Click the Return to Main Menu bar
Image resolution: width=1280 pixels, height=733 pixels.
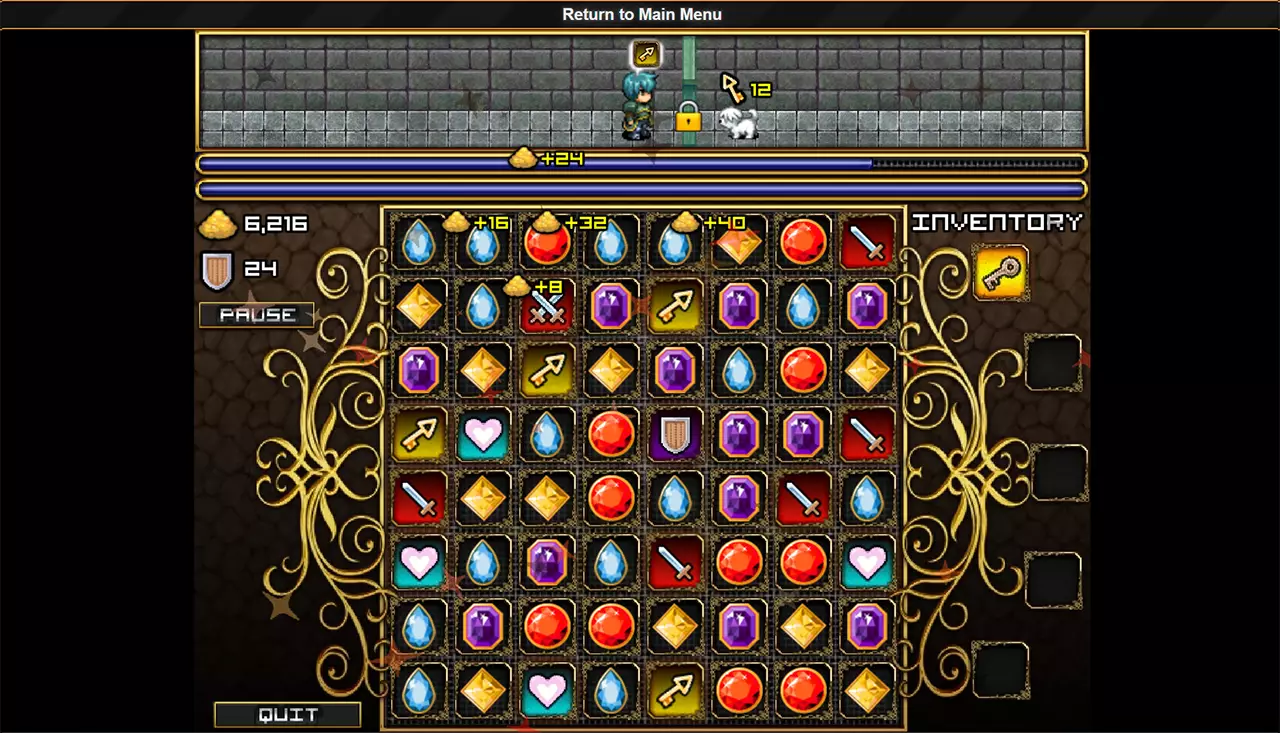(640, 14)
